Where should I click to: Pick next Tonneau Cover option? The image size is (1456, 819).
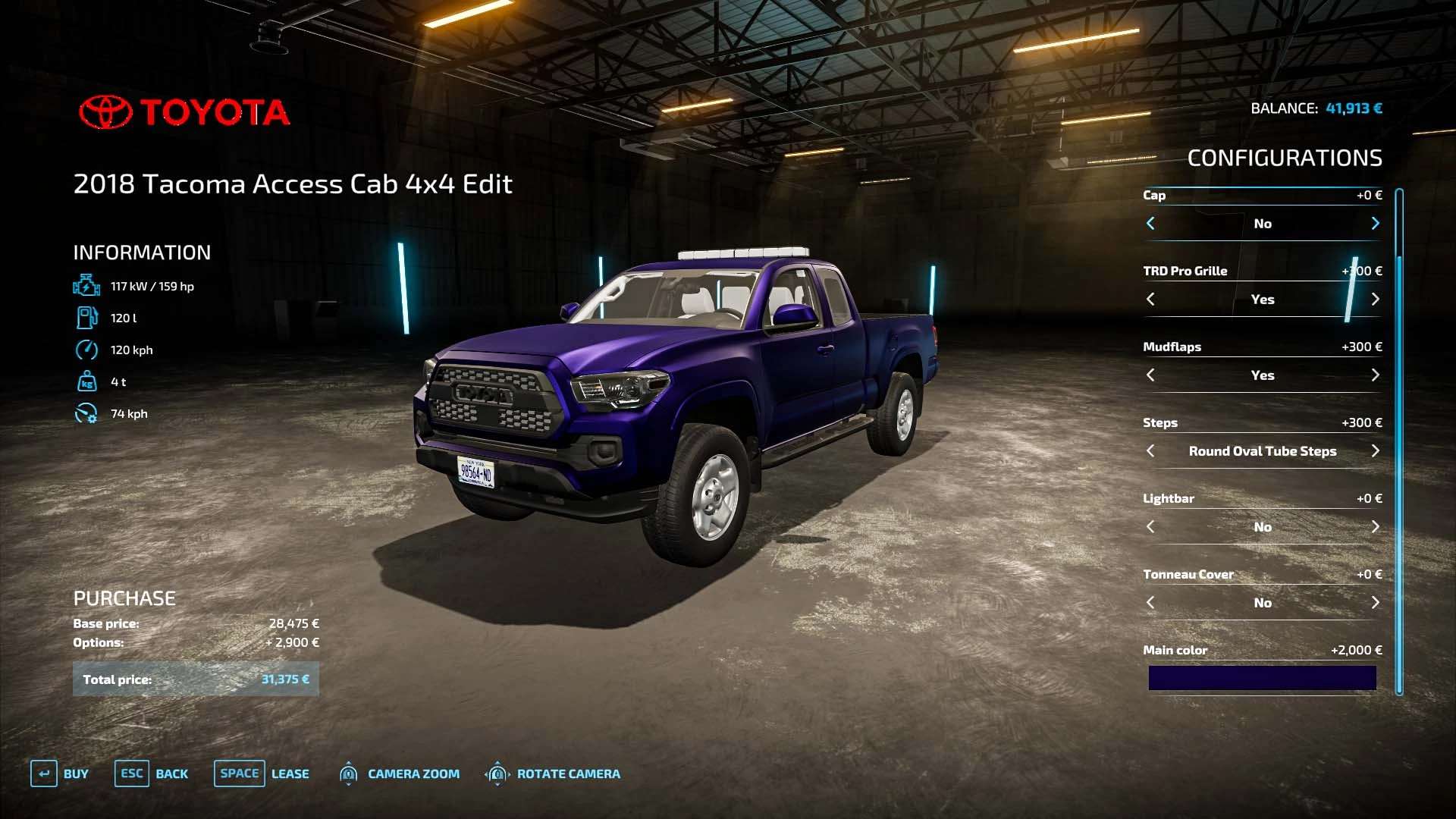1375,603
